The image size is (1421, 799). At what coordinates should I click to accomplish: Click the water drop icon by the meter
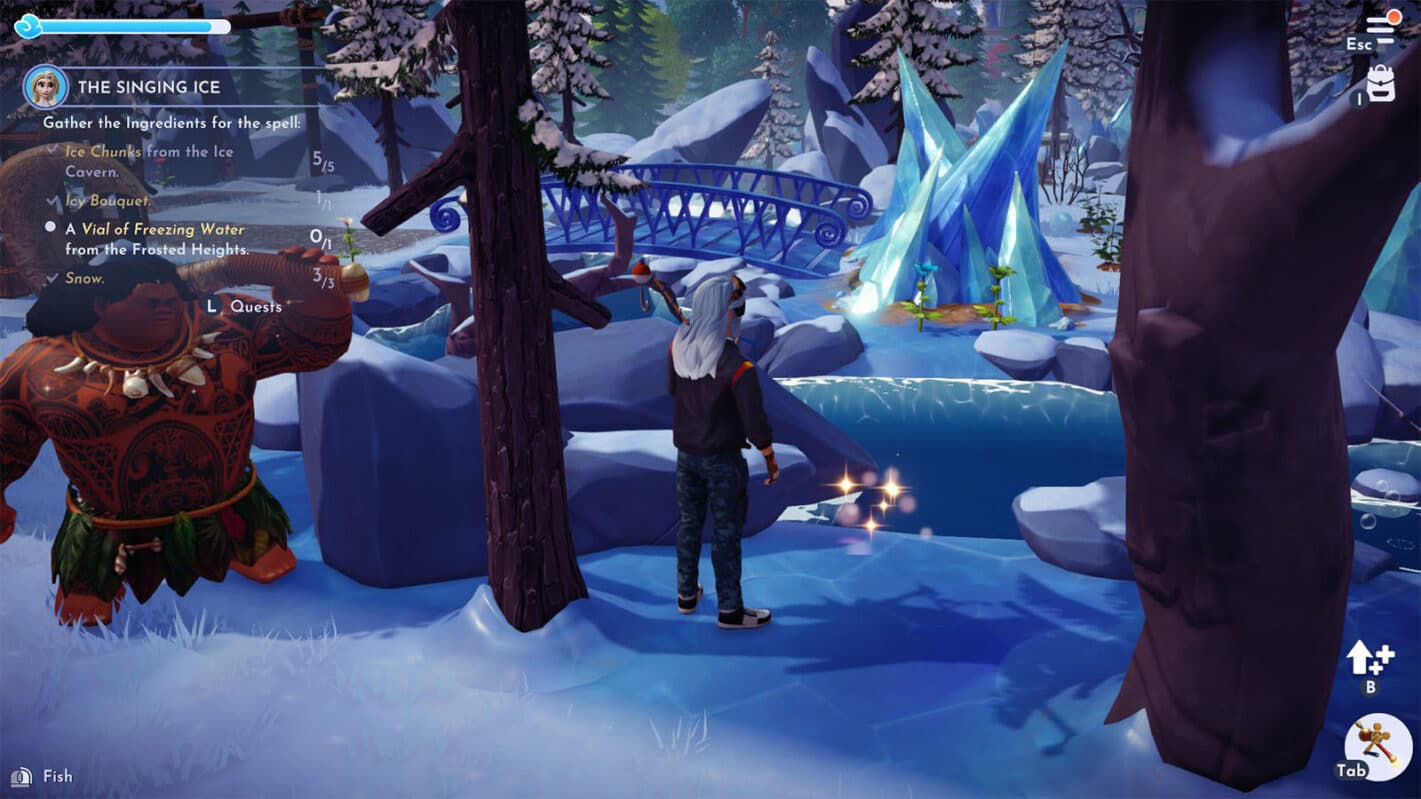[x=26, y=27]
